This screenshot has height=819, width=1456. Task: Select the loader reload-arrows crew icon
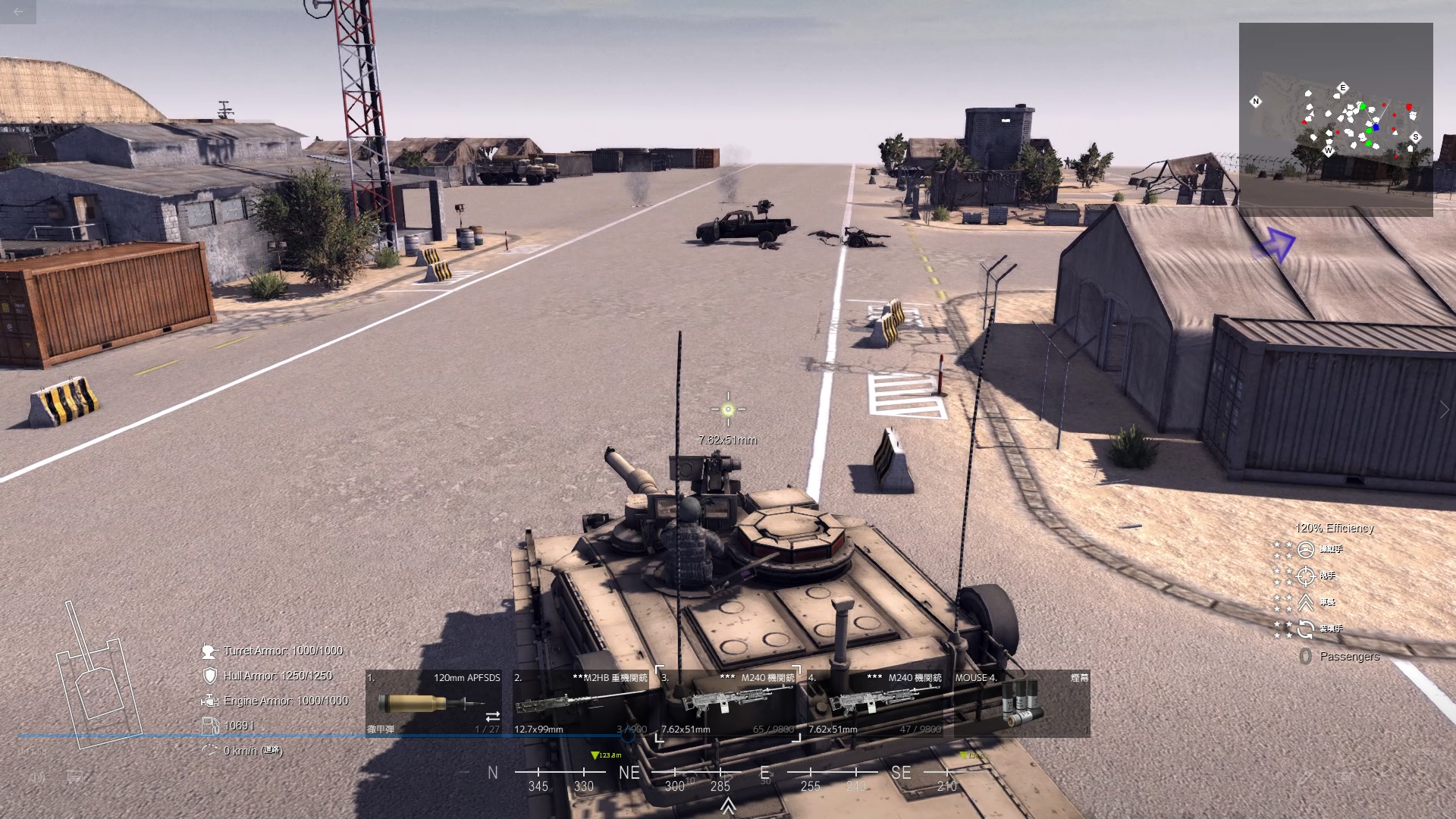pyautogui.click(x=1305, y=629)
